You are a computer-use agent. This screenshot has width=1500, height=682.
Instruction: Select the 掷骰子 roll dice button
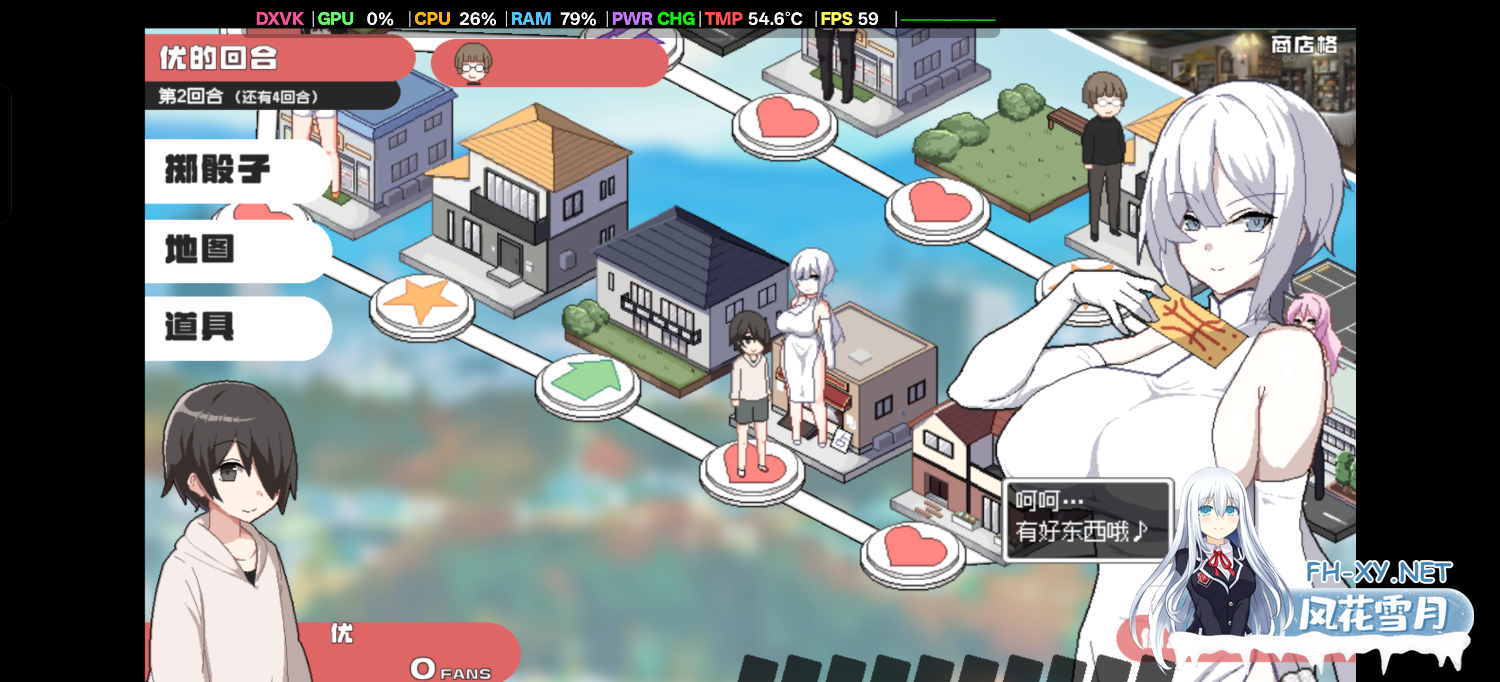click(235, 171)
